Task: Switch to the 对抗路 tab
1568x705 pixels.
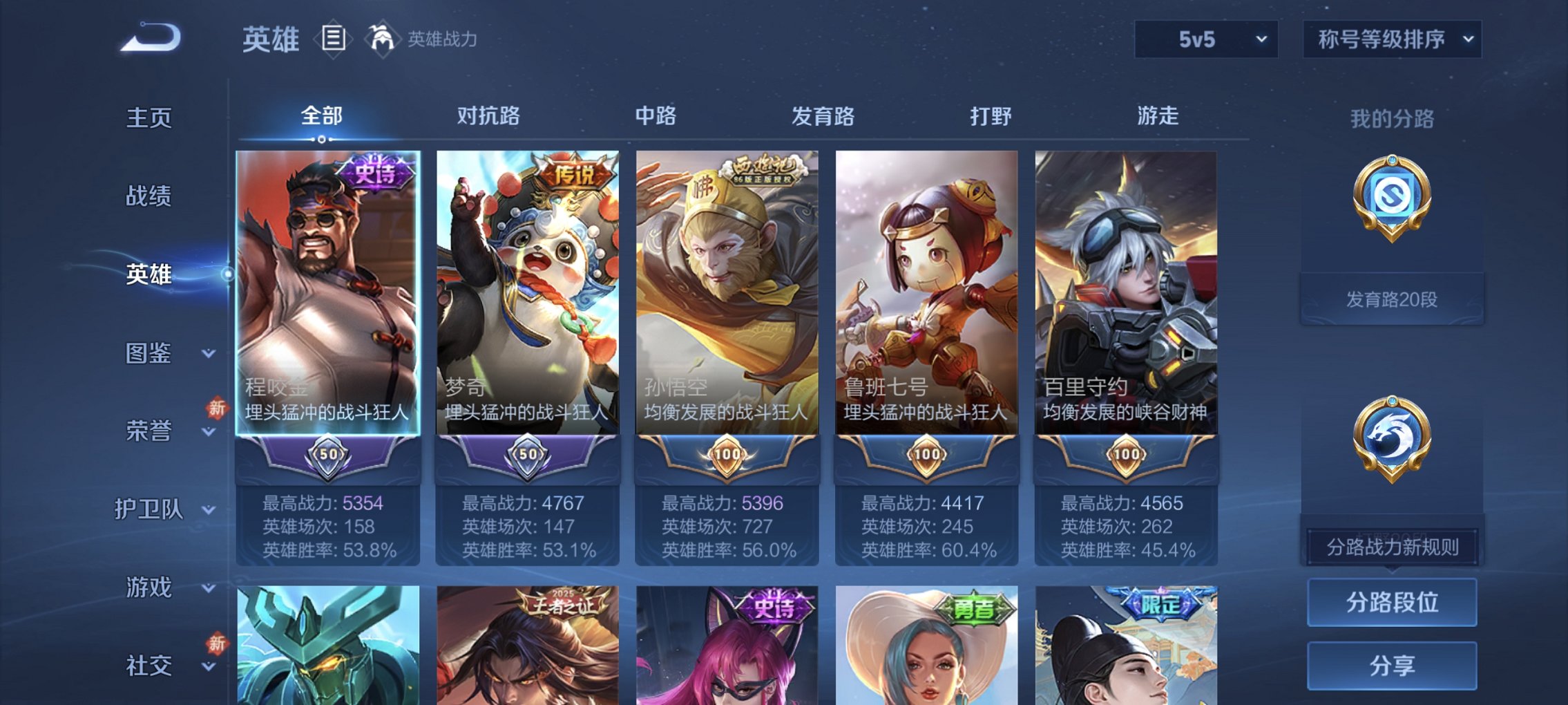Action: 490,116
